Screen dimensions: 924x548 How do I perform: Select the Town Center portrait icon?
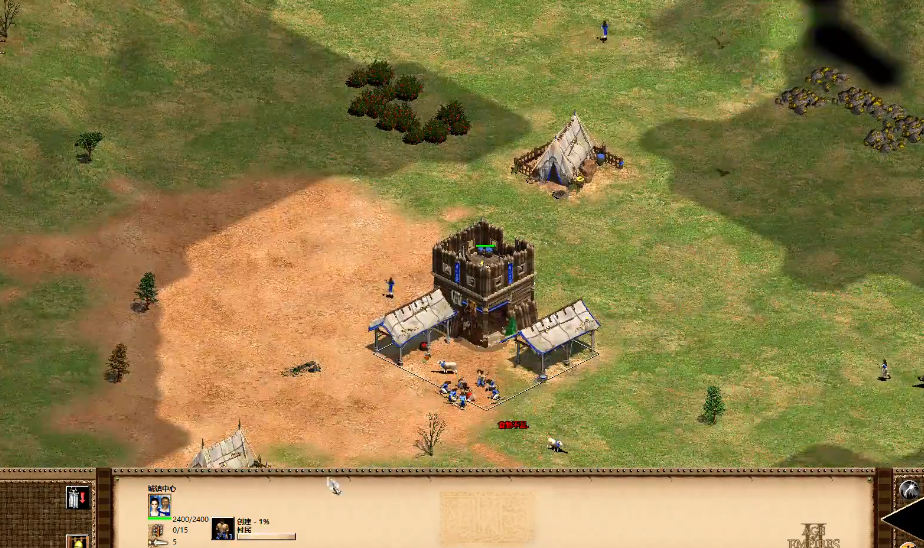159,505
